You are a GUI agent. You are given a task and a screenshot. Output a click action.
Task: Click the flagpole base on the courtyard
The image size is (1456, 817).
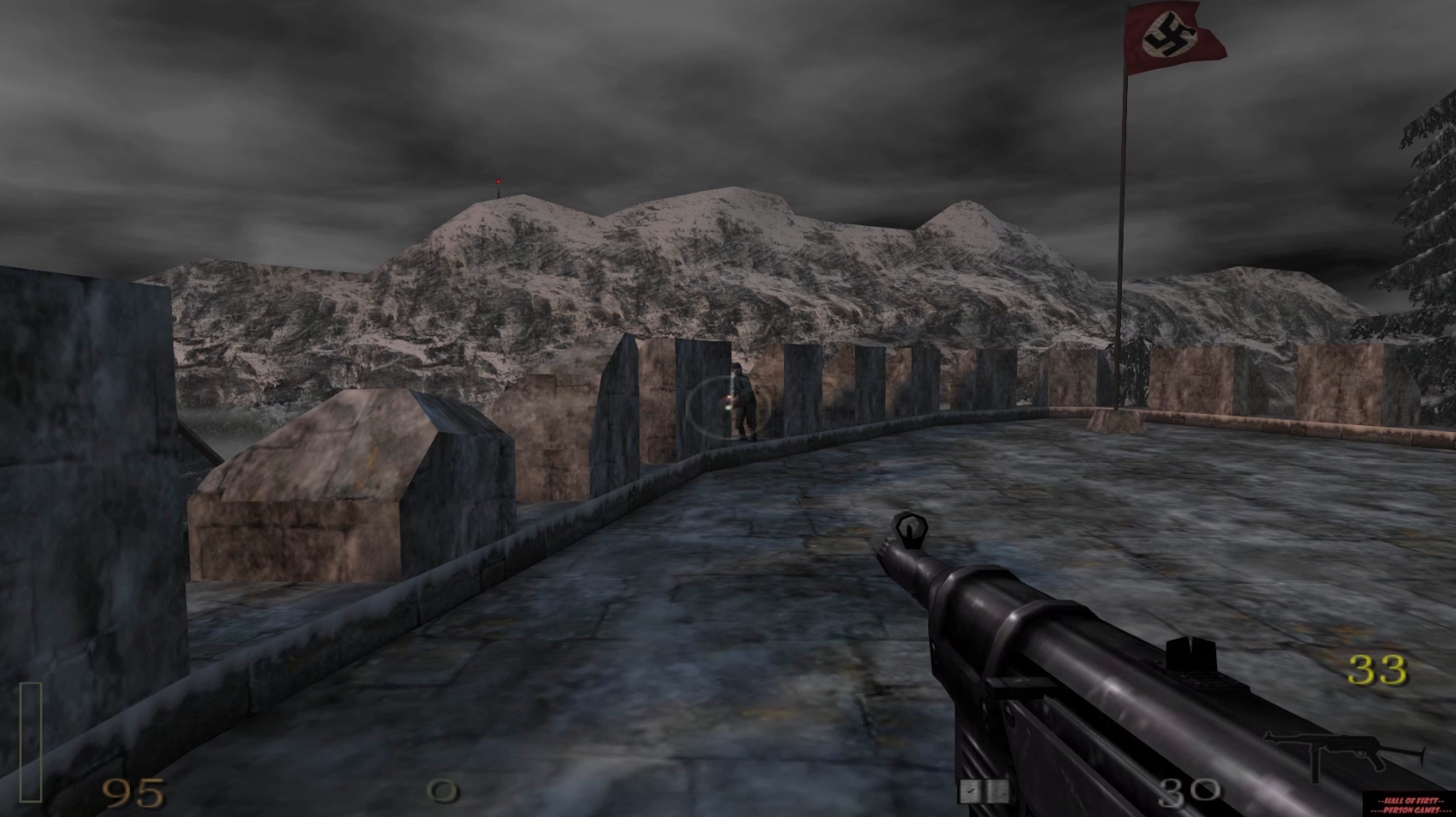[x=1118, y=422]
